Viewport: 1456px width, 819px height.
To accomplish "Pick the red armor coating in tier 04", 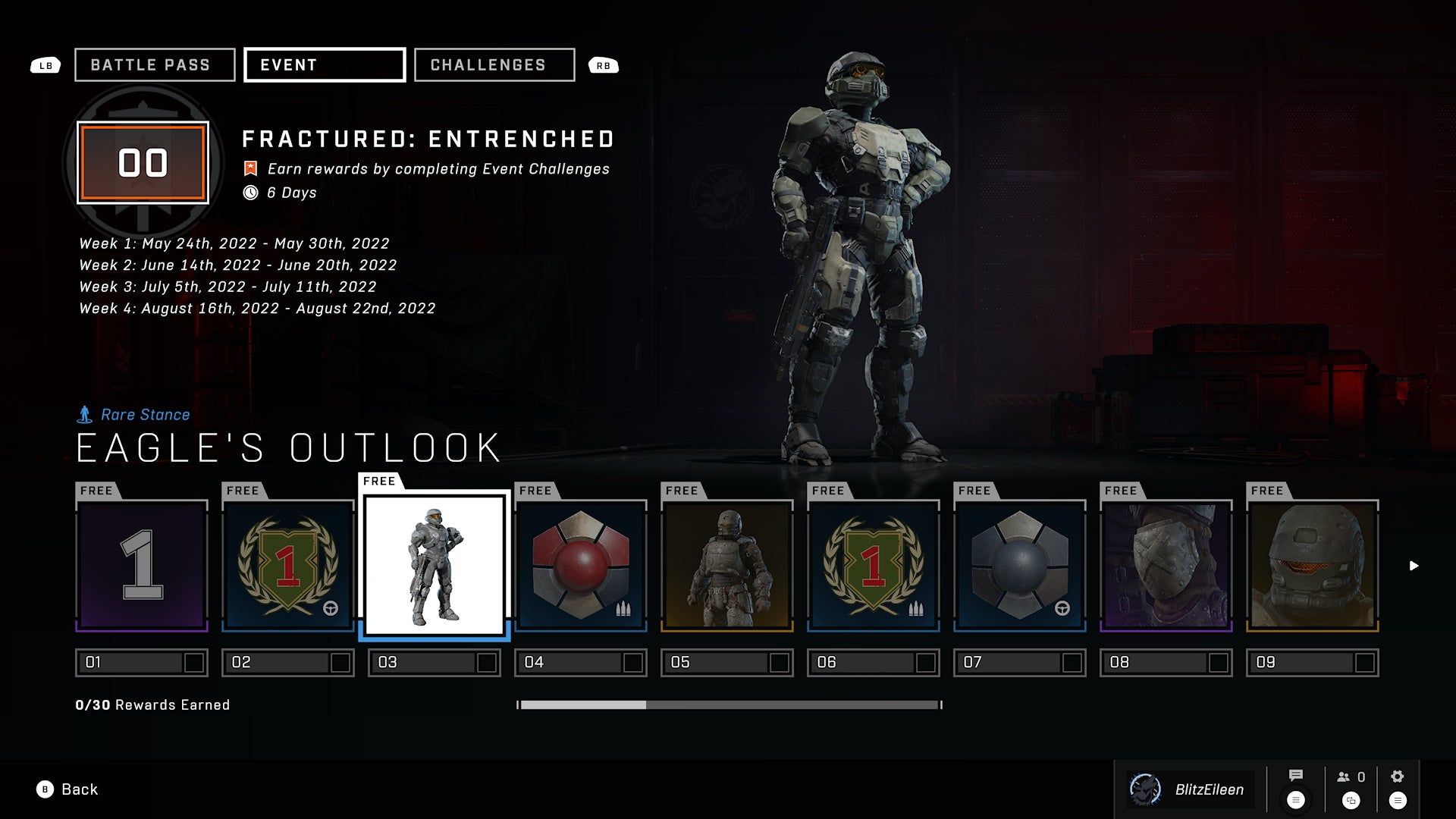I will click(581, 566).
